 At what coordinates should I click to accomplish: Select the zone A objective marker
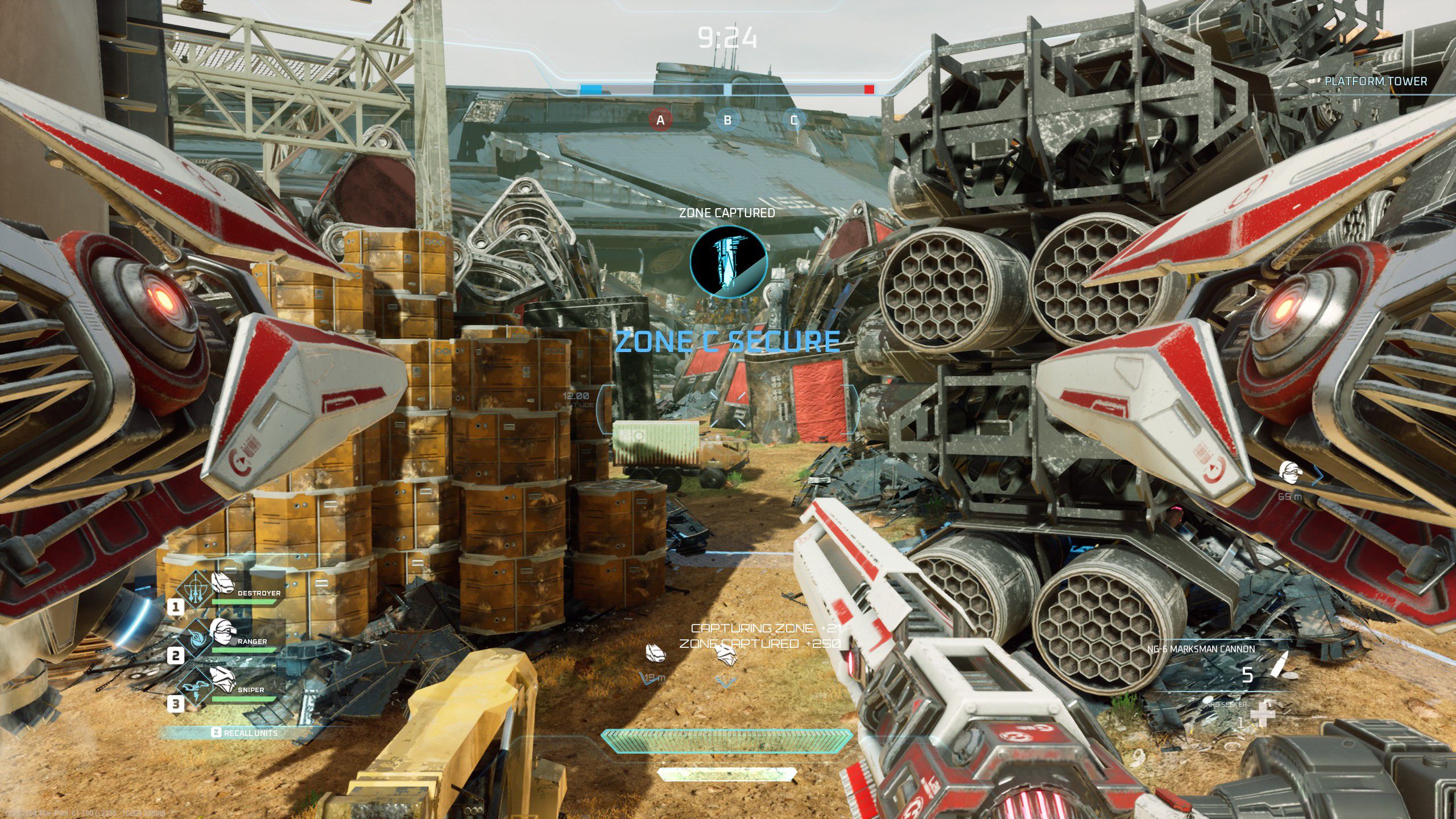point(660,120)
